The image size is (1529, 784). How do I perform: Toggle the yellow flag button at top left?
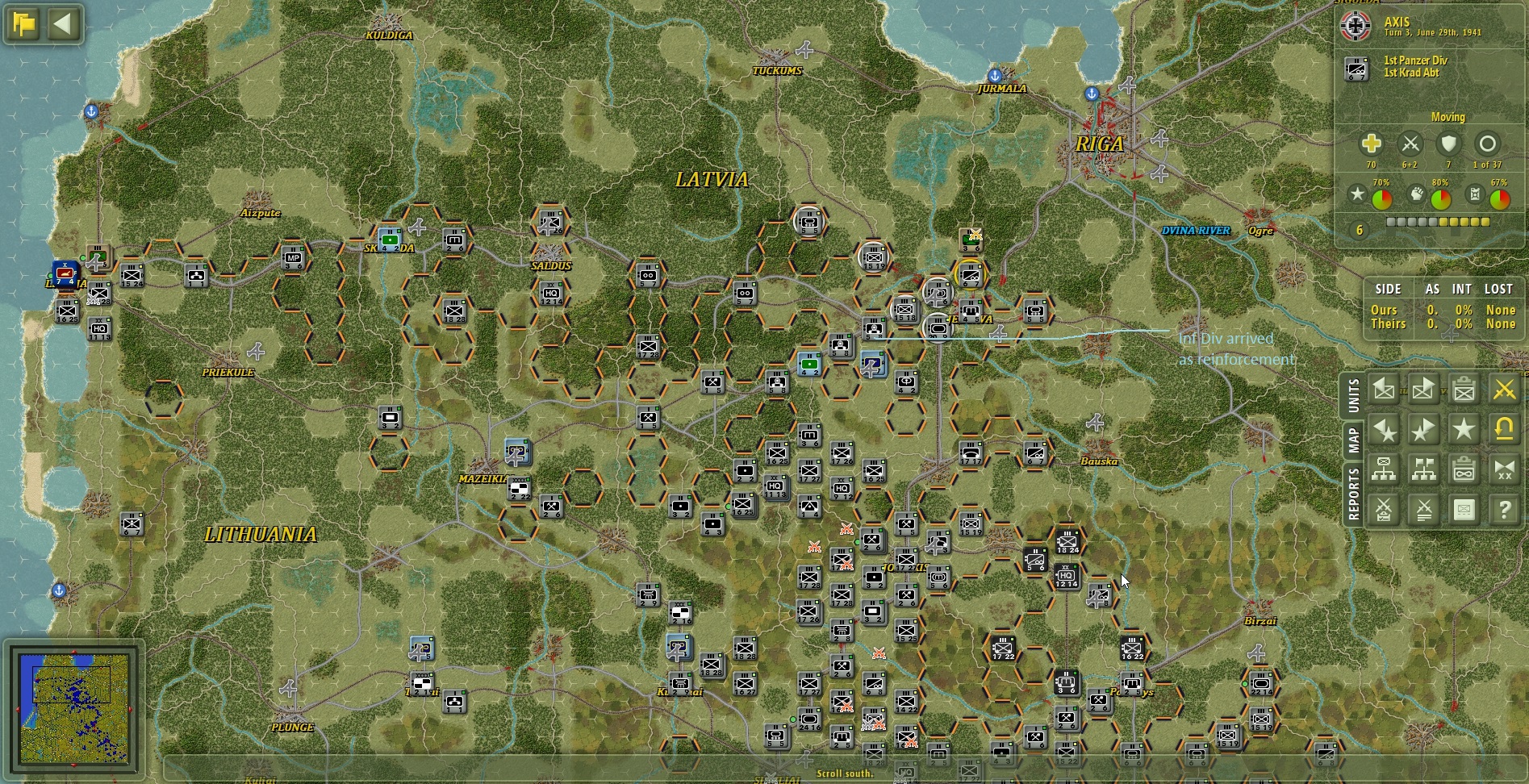tap(23, 25)
